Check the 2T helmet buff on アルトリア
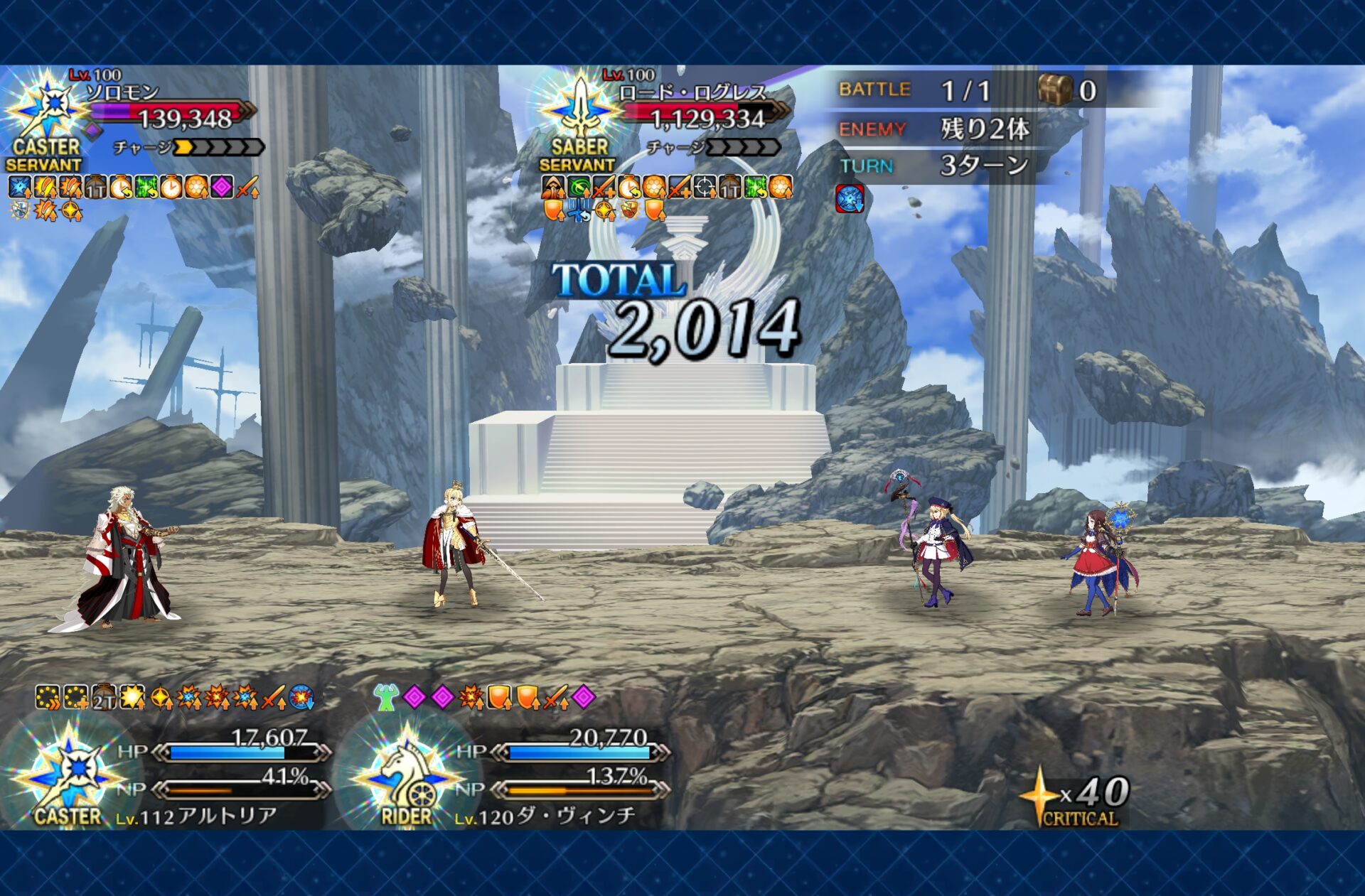 pyautogui.click(x=104, y=698)
